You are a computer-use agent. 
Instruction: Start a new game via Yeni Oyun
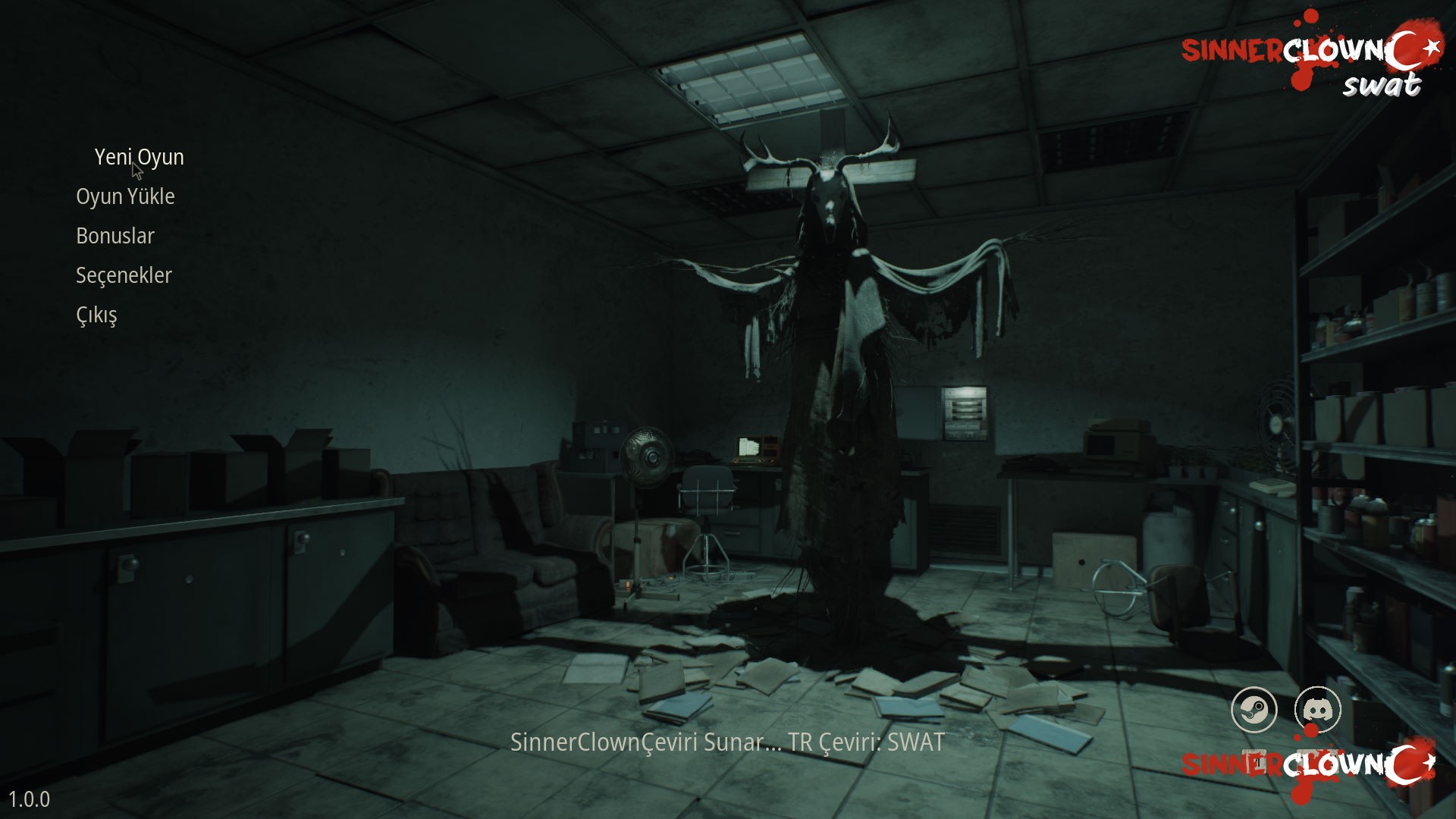(139, 157)
